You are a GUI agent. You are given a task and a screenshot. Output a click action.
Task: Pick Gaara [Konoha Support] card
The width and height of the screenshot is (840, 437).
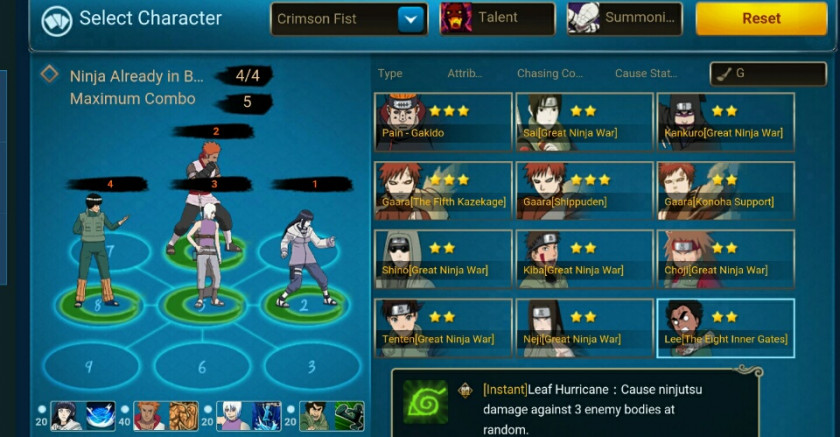[x=725, y=191]
